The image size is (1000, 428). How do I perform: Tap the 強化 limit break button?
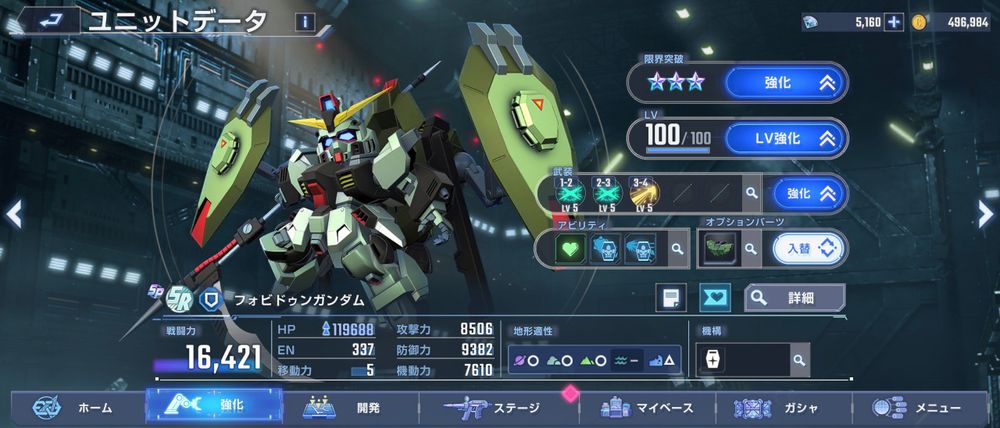(786, 83)
